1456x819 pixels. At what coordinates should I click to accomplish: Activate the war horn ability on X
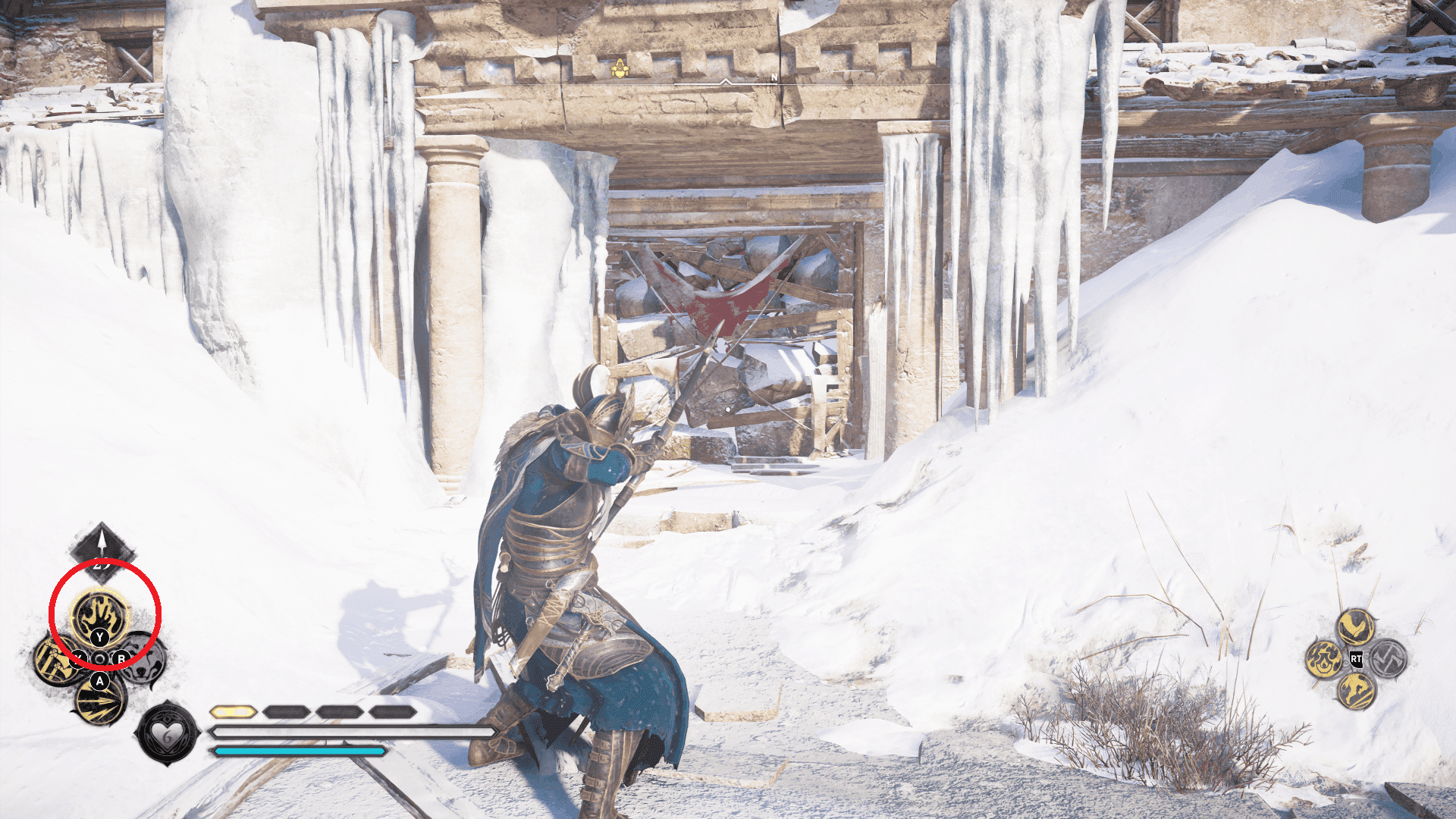tap(55, 661)
